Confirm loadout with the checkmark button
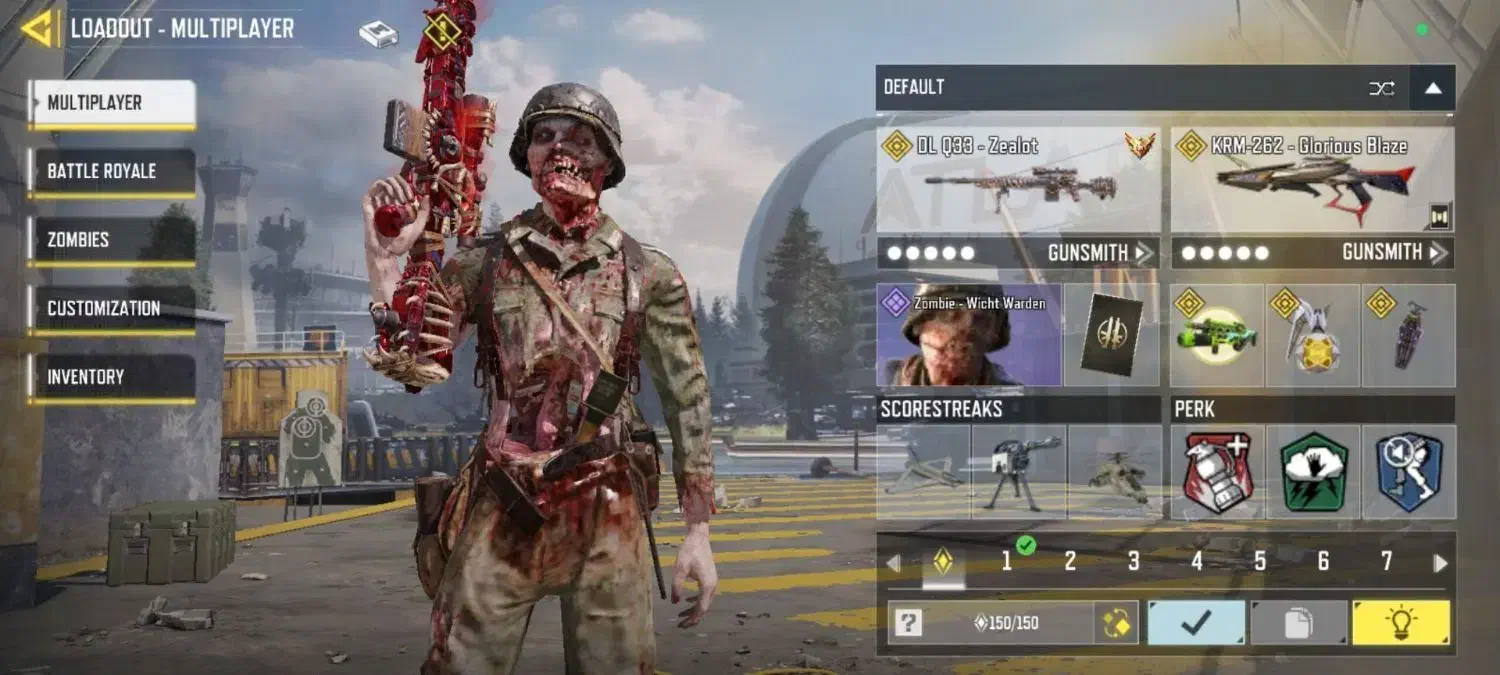Viewport: 1500px width, 675px height. [1196, 623]
